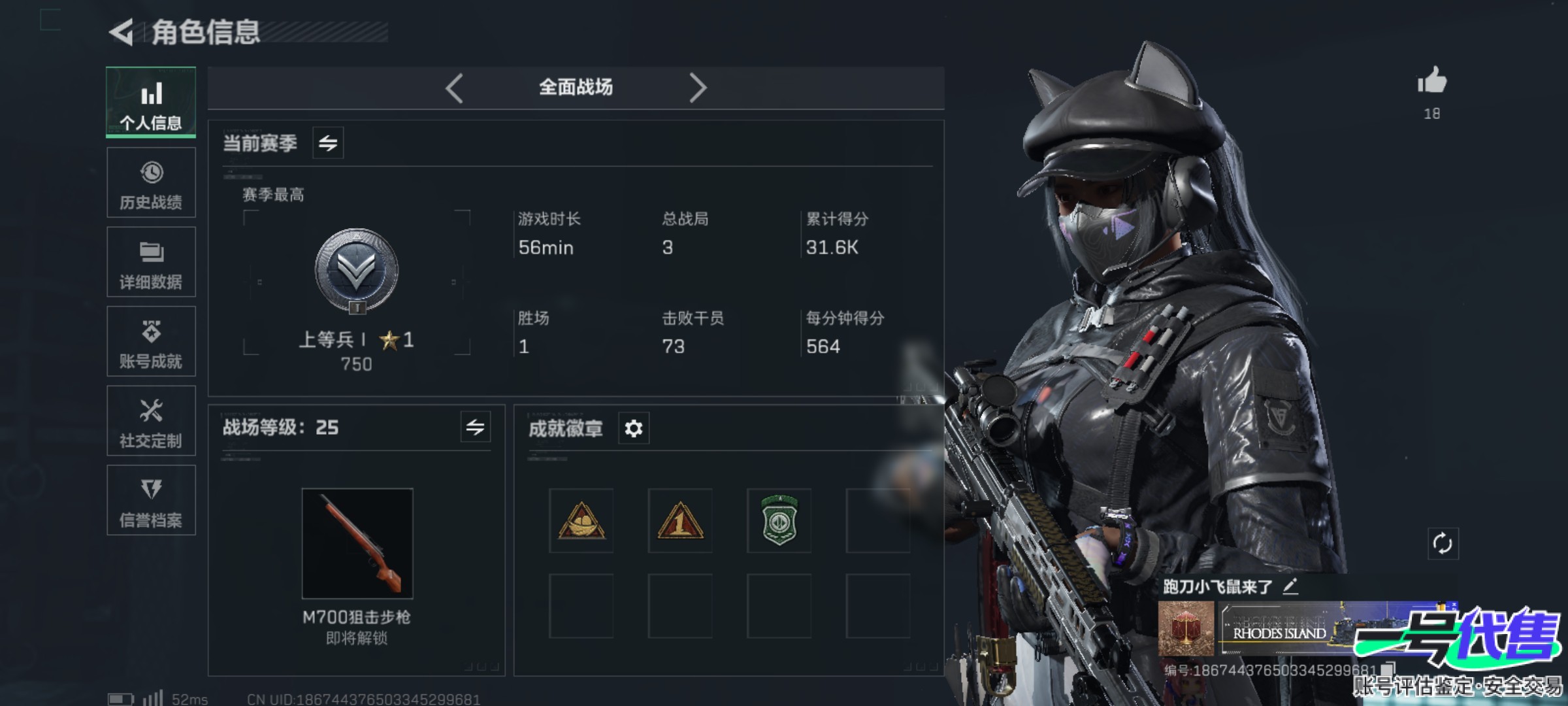Click the right arrow beside 全面战场

point(698,88)
